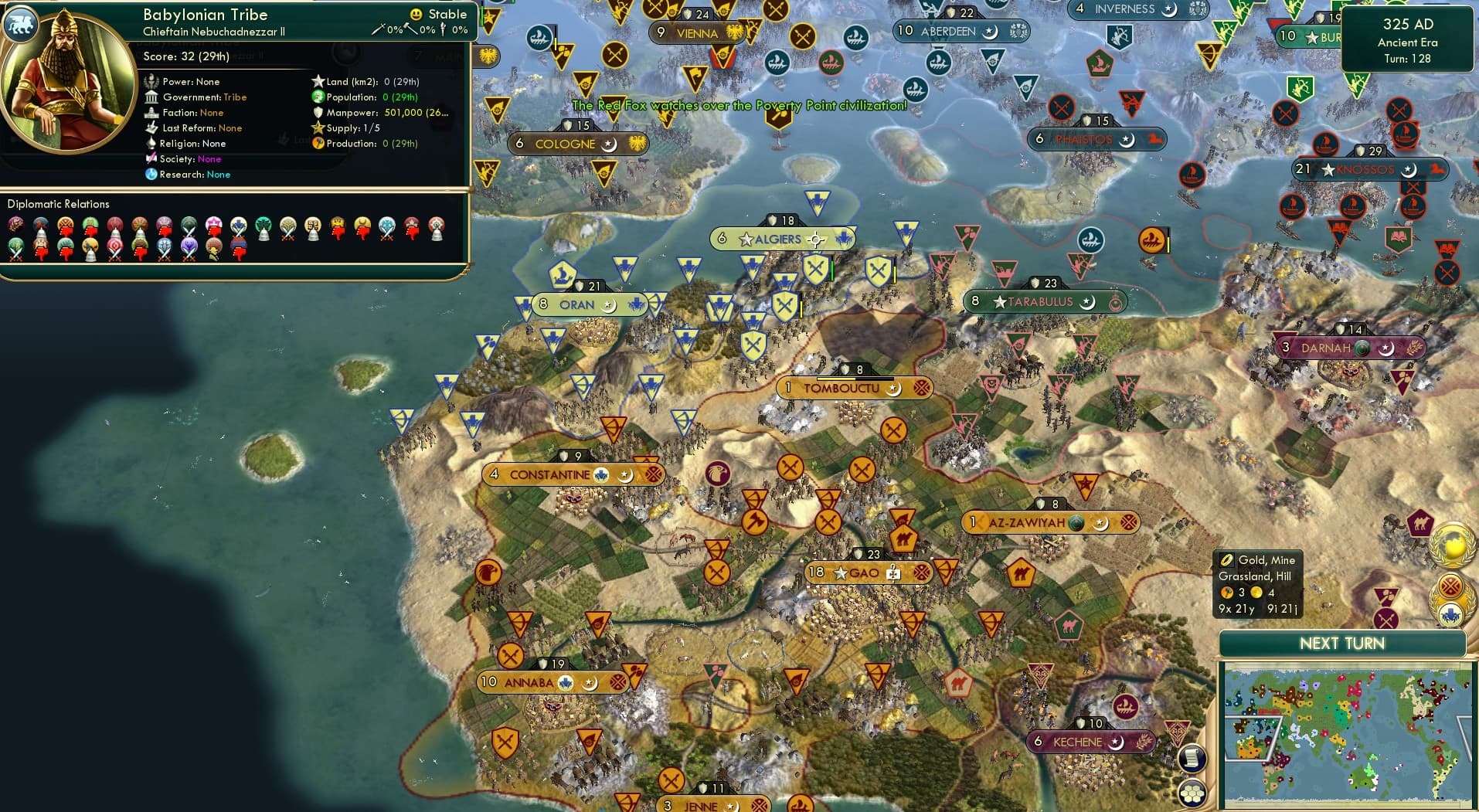Click the Stable happiness smiley icon

pyautogui.click(x=416, y=13)
